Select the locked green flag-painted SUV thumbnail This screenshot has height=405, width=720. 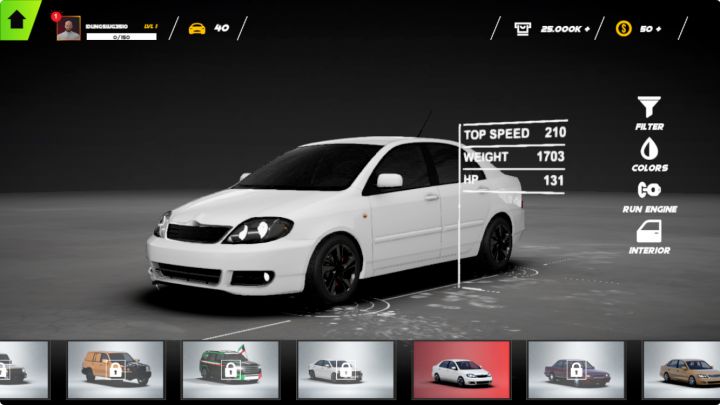231,370
